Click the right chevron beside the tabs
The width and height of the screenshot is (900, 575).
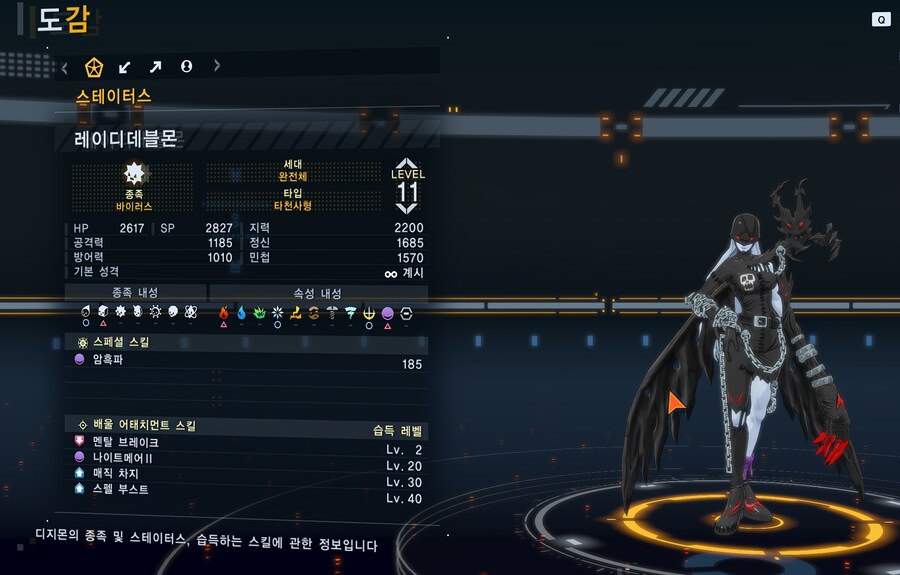click(217, 67)
